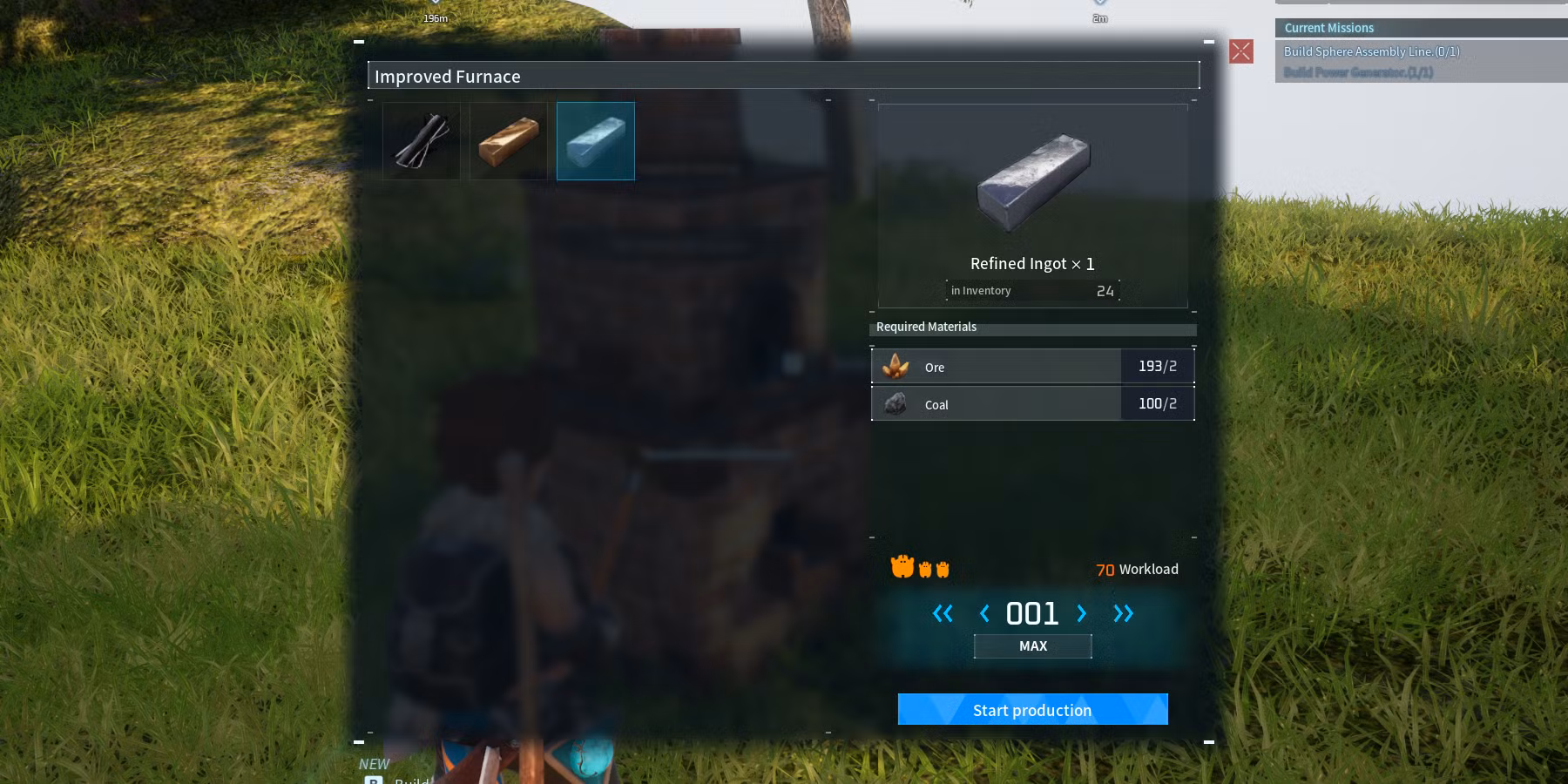1568x784 pixels.
Task: Click the first orange Pal workload icon
Action: [902, 567]
